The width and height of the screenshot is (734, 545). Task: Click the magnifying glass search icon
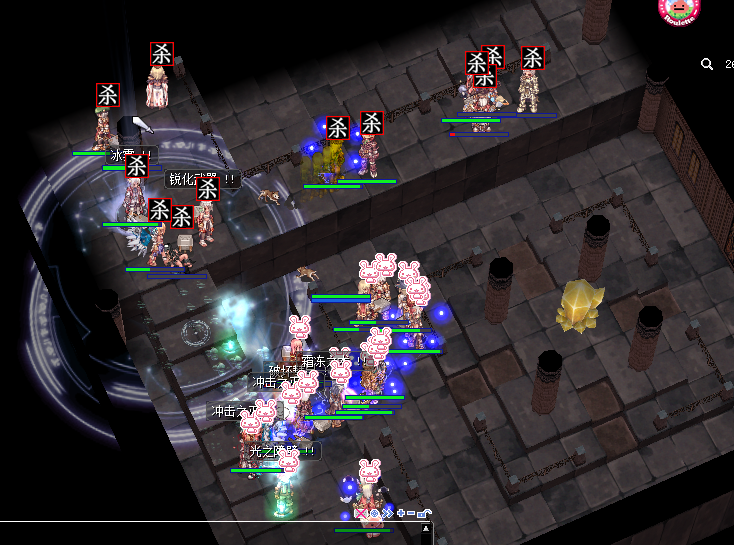(x=707, y=64)
